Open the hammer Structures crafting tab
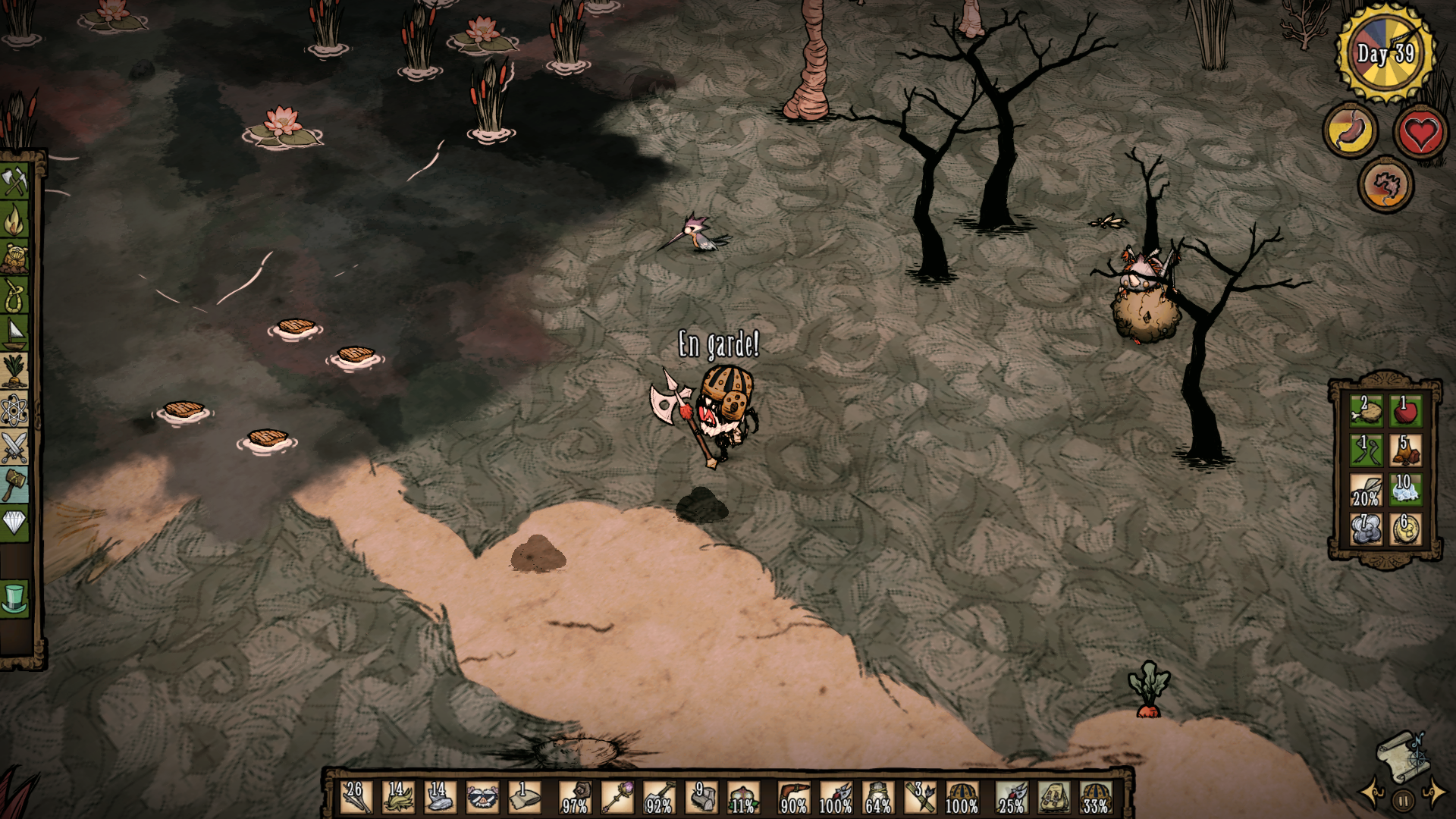The image size is (1456, 819). pyautogui.click(x=14, y=485)
